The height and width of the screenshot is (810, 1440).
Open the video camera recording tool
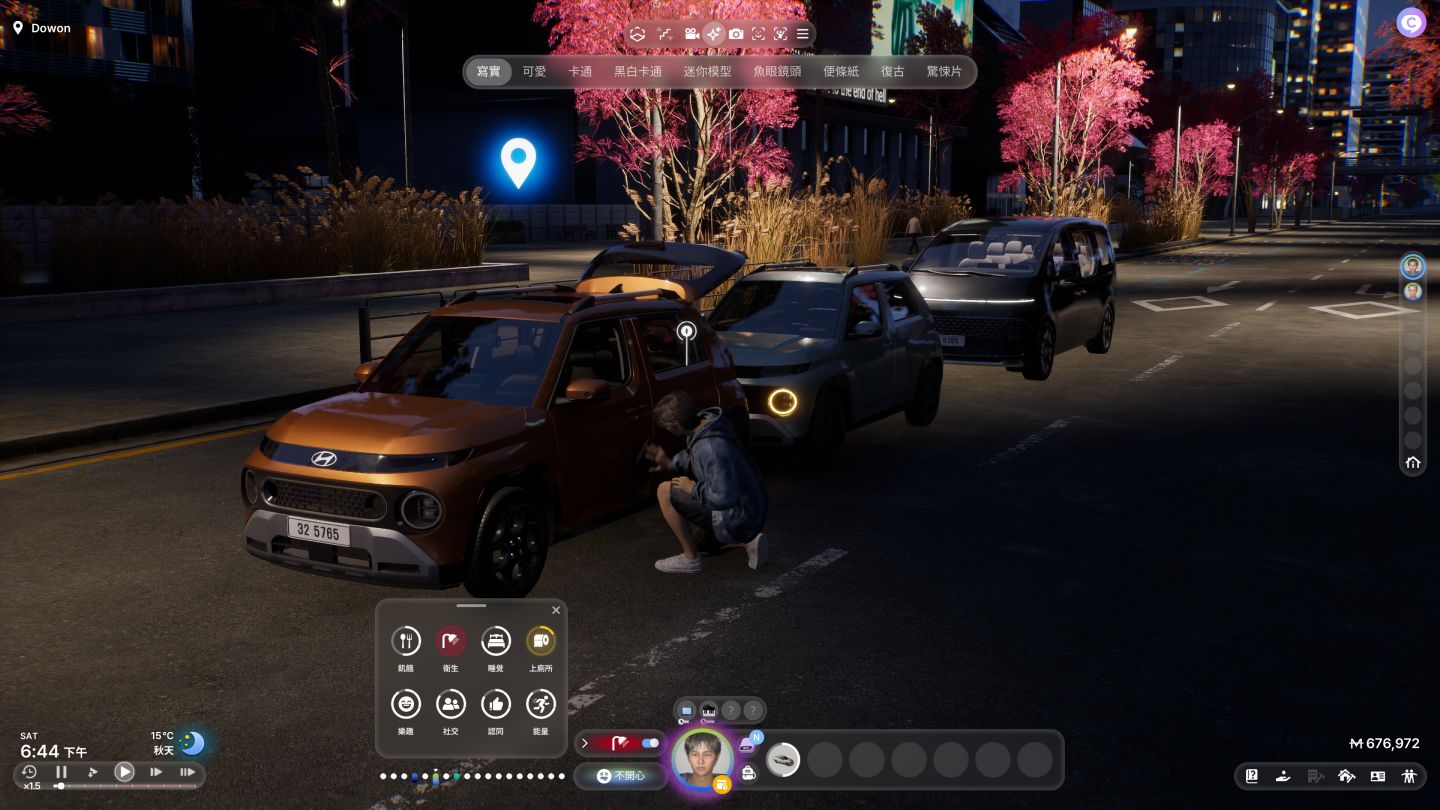coord(692,34)
